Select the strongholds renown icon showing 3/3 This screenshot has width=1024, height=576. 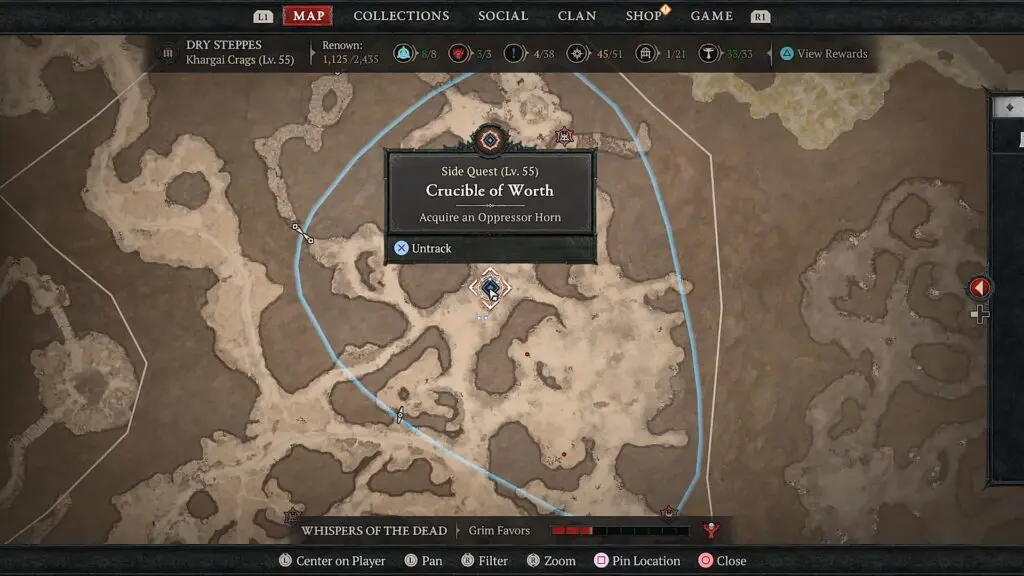click(460, 54)
